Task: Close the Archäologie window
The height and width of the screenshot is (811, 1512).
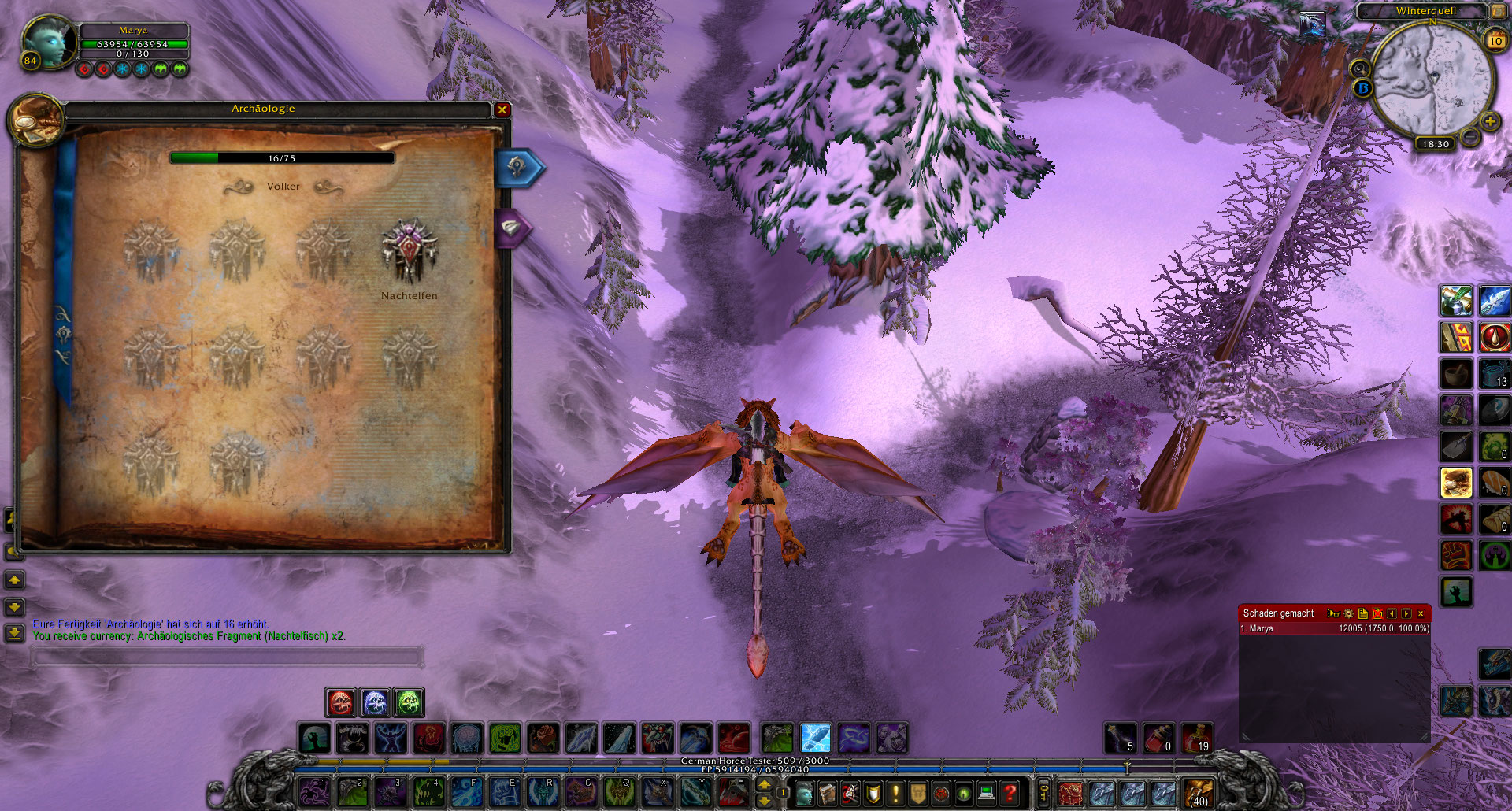Action: [502, 110]
